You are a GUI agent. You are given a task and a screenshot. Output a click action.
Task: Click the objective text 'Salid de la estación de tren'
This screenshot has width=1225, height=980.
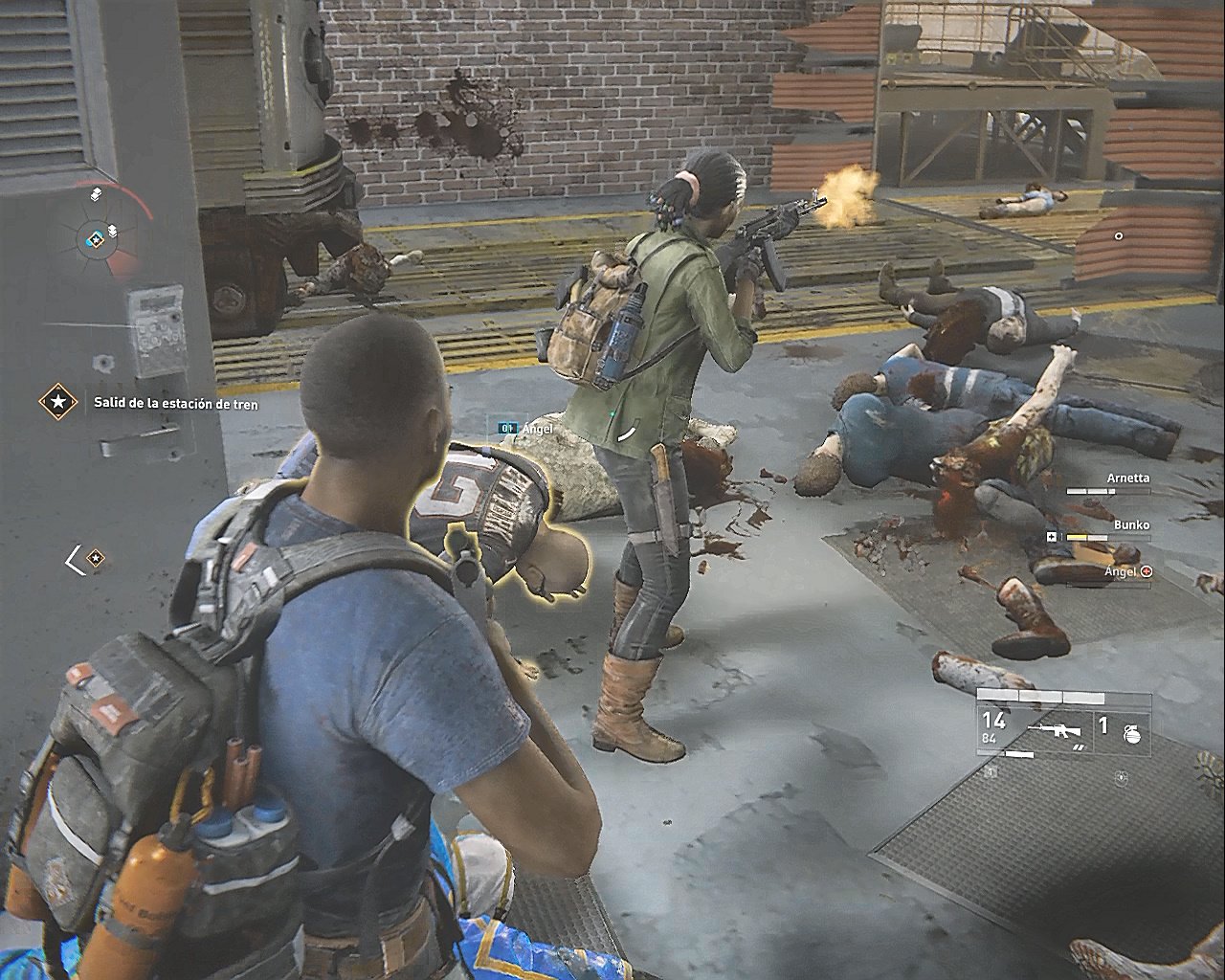pos(175,404)
